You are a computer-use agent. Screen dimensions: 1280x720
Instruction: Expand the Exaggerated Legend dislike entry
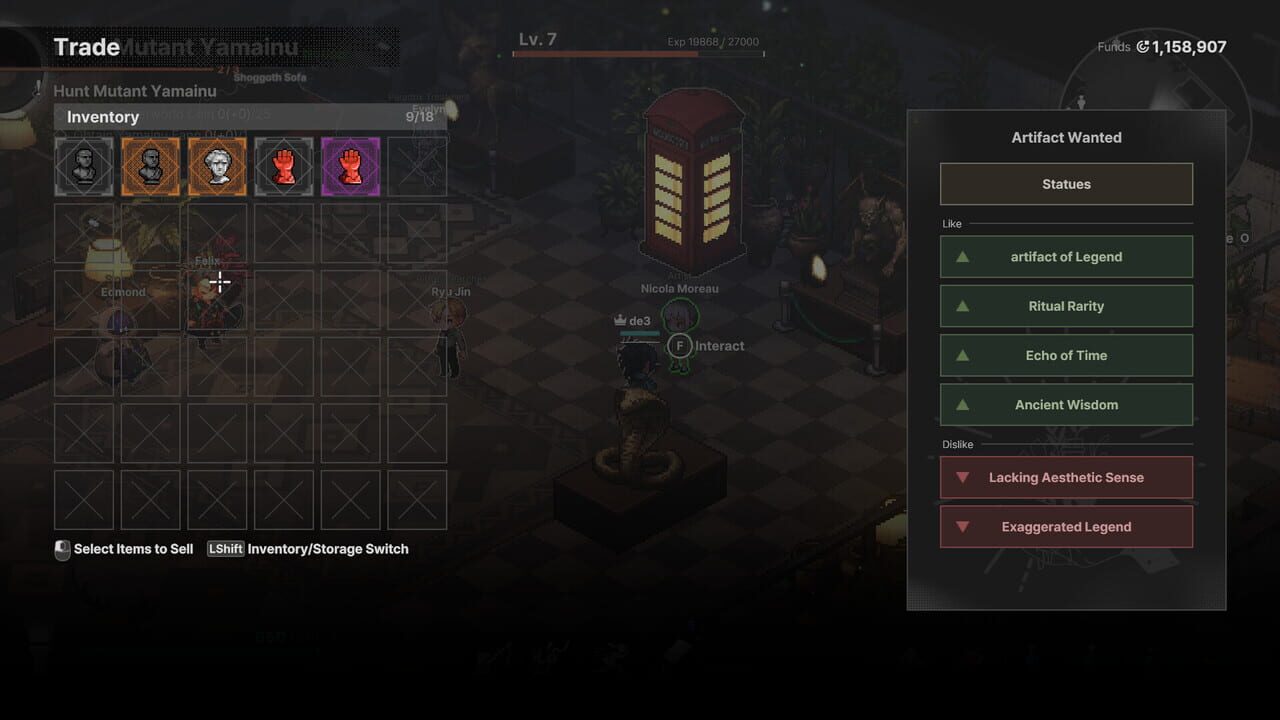tap(1066, 526)
